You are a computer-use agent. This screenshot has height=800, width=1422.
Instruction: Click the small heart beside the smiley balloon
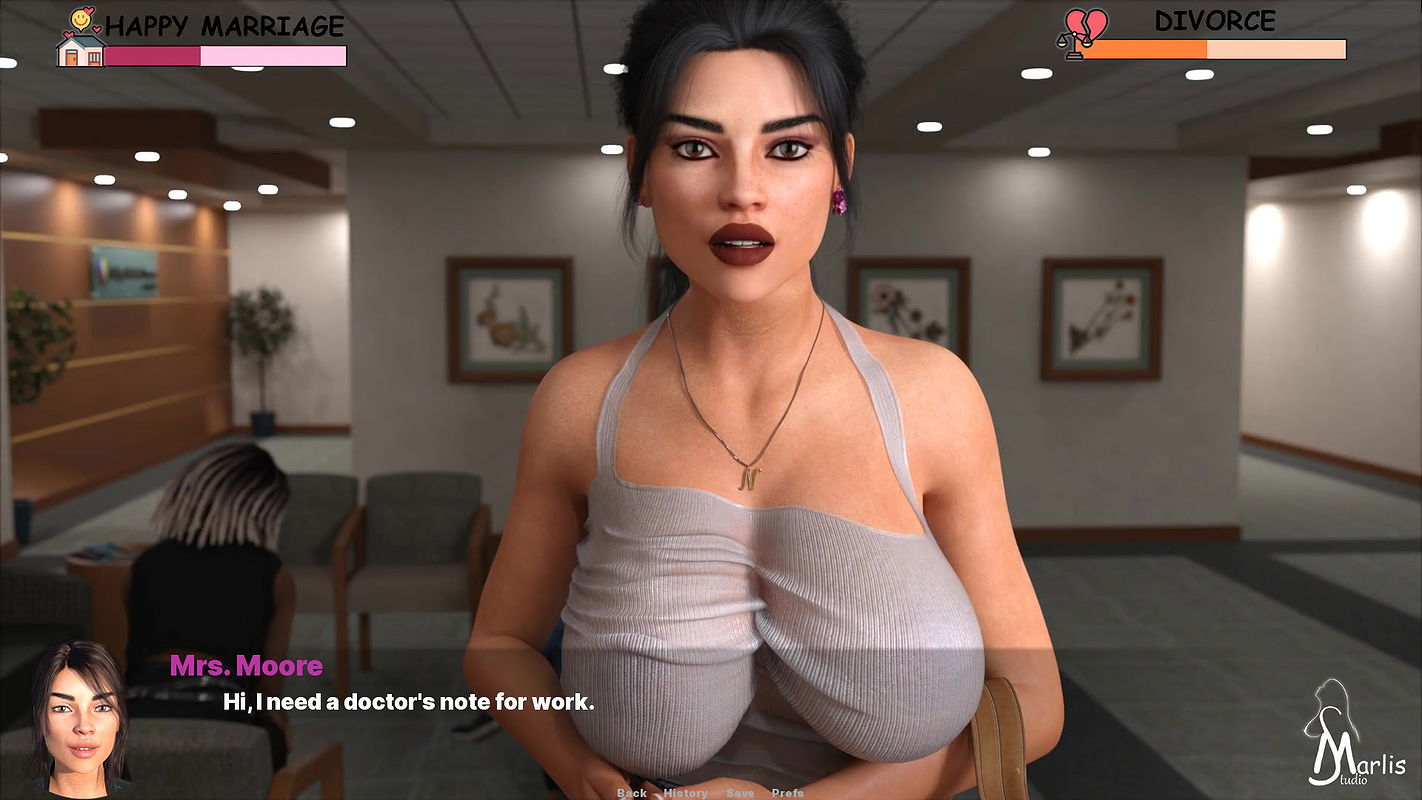point(96,29)
